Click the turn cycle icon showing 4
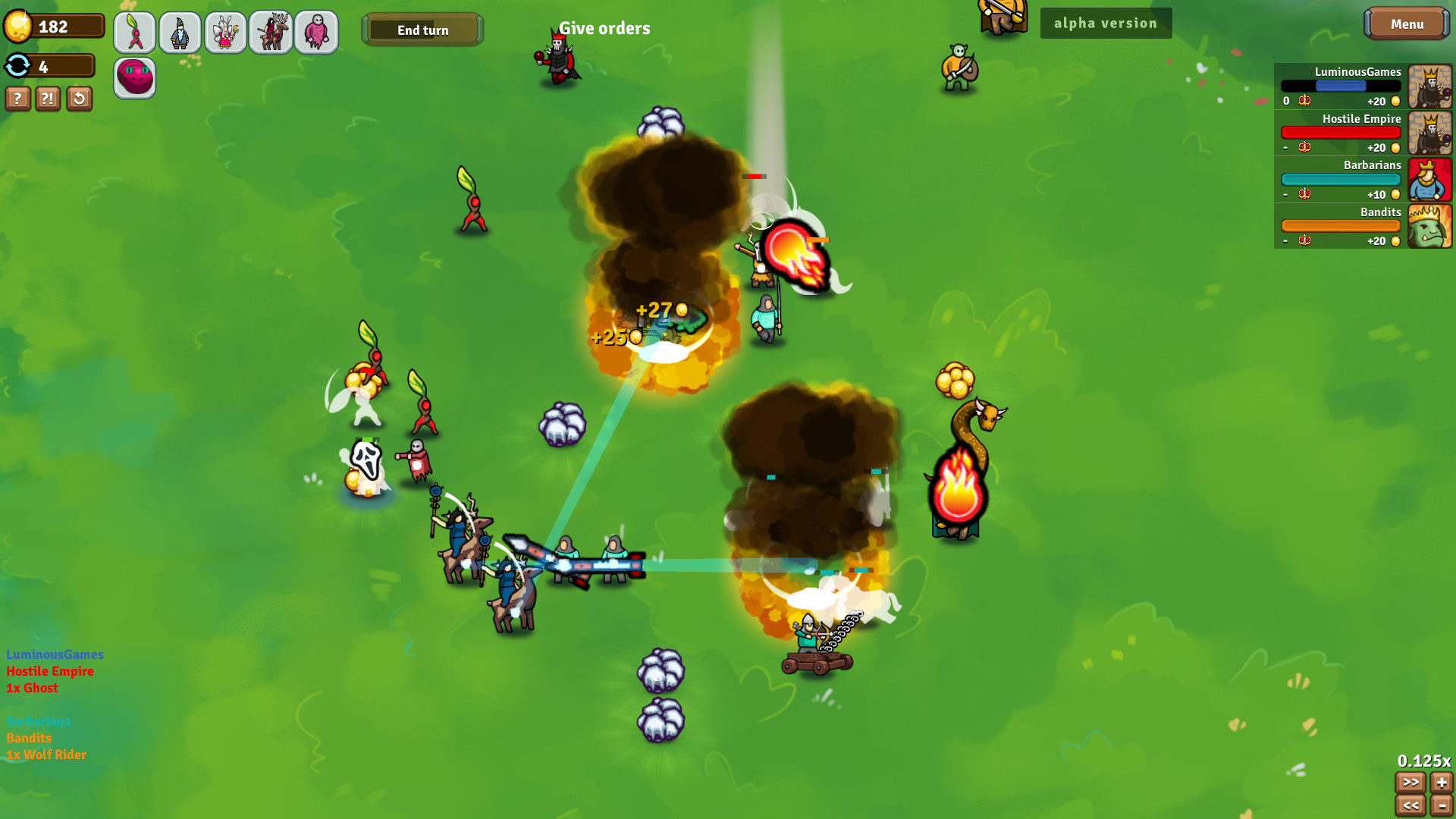This screenshot has width=1456, height=819. (x=17, y=66)
